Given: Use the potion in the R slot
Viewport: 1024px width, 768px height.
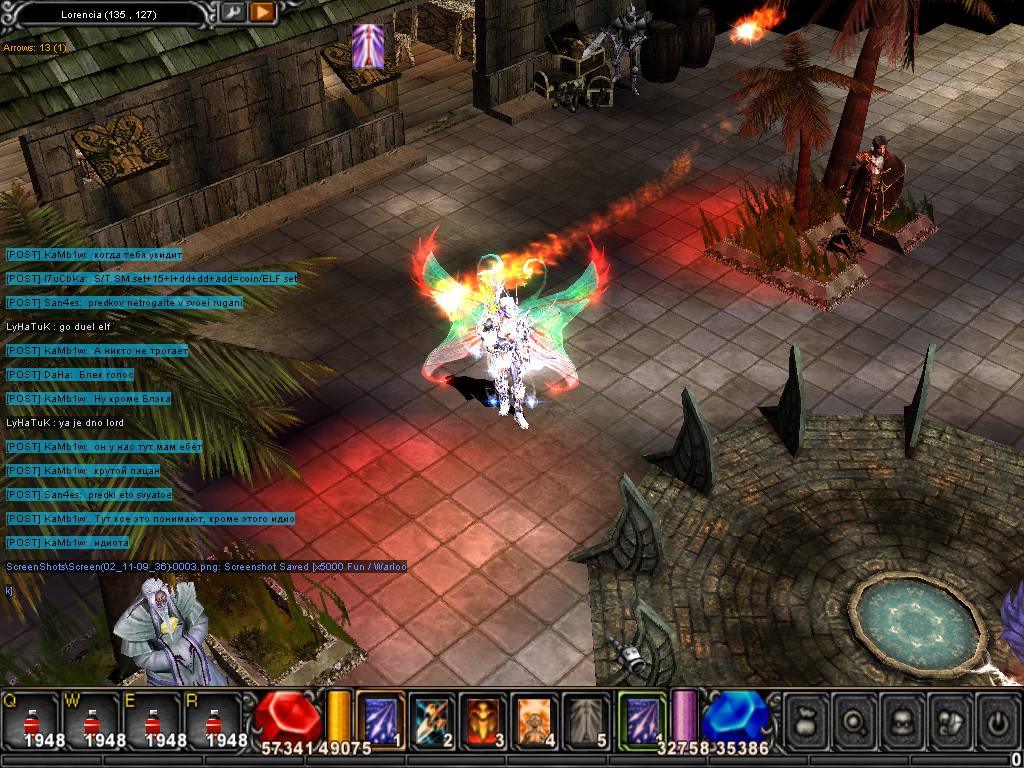Looking at the screenshot, I should (215, 722).
